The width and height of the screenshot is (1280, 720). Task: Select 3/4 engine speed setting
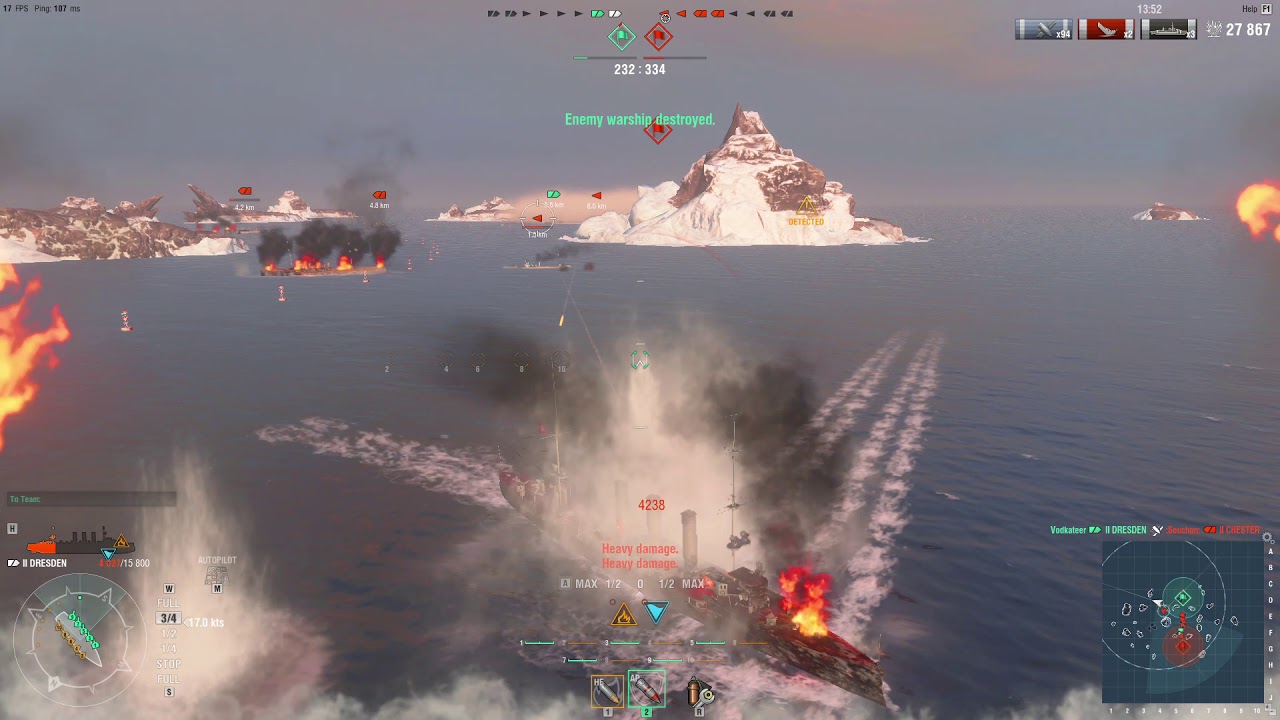tap(169, 619)
